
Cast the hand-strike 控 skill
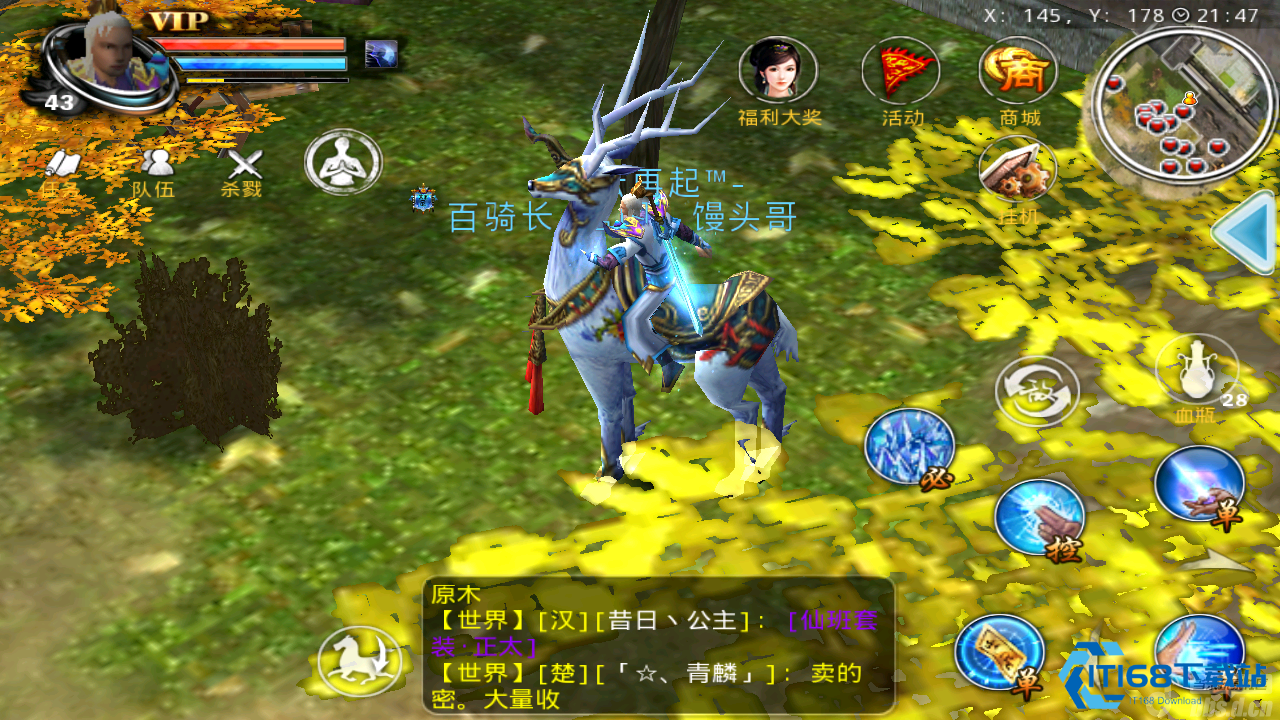(x=1041, y=519)
